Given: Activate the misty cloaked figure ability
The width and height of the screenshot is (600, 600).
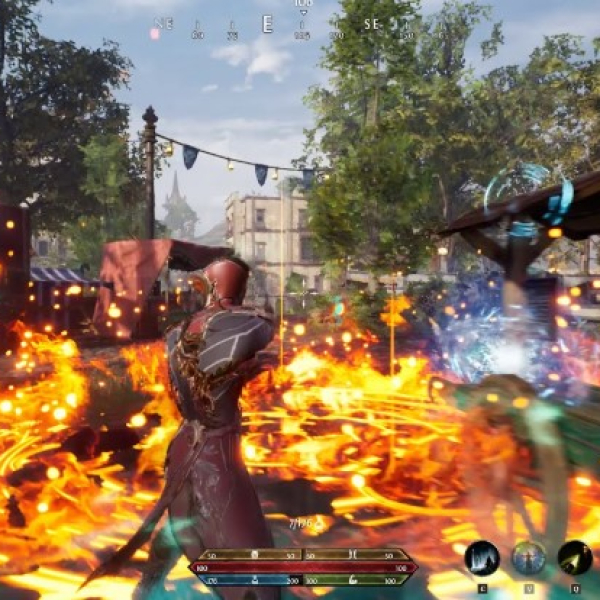Looking at the screenshot, I should (482, 558).
